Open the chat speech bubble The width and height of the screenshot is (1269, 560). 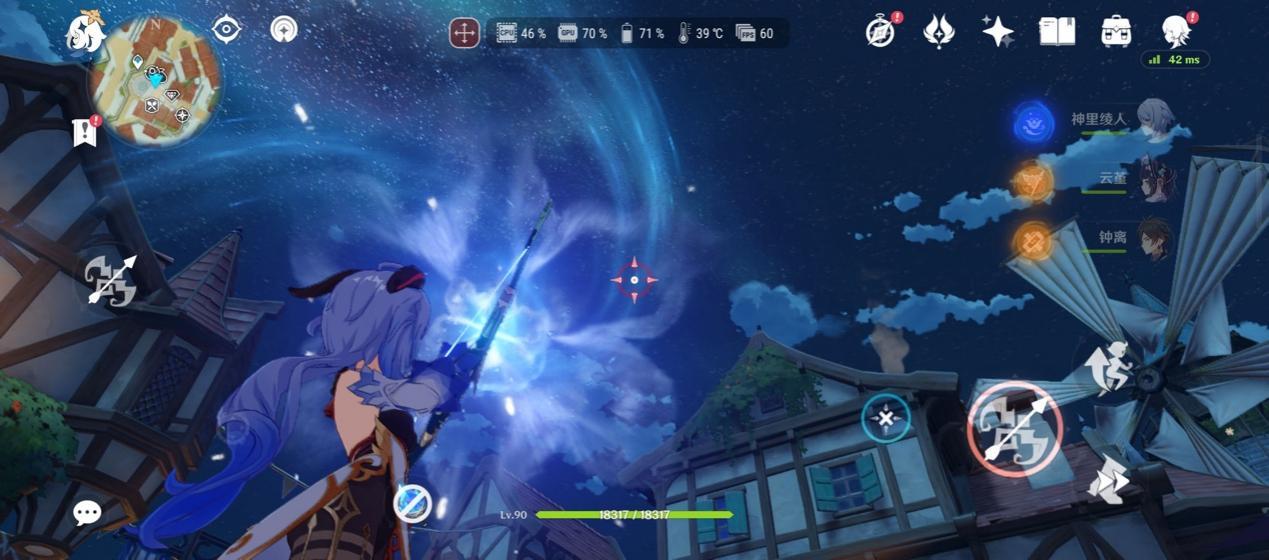click(x=87, y=513)
